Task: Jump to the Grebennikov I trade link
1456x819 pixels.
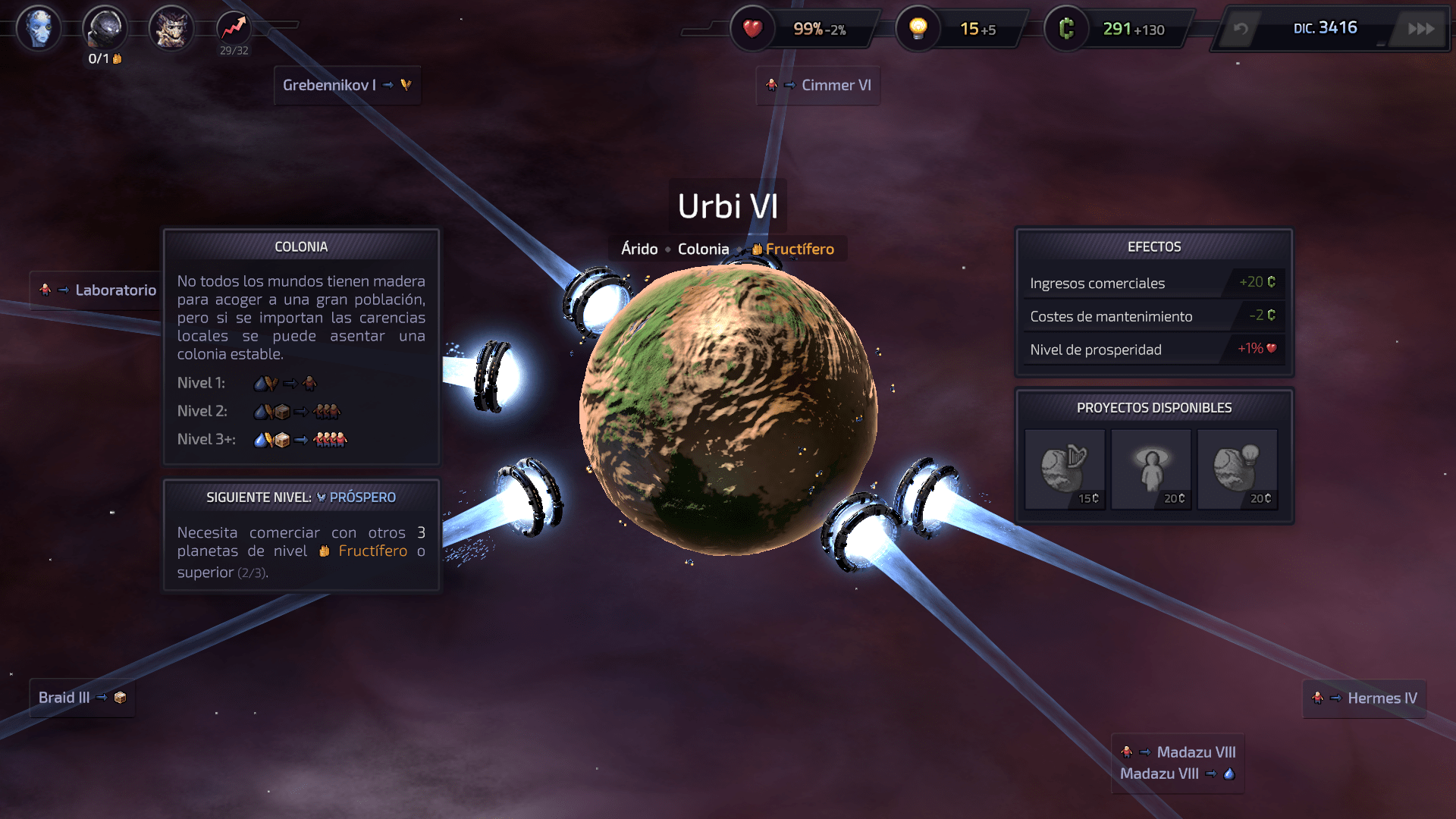Action: pyautogui.click(x=347, y=85)
